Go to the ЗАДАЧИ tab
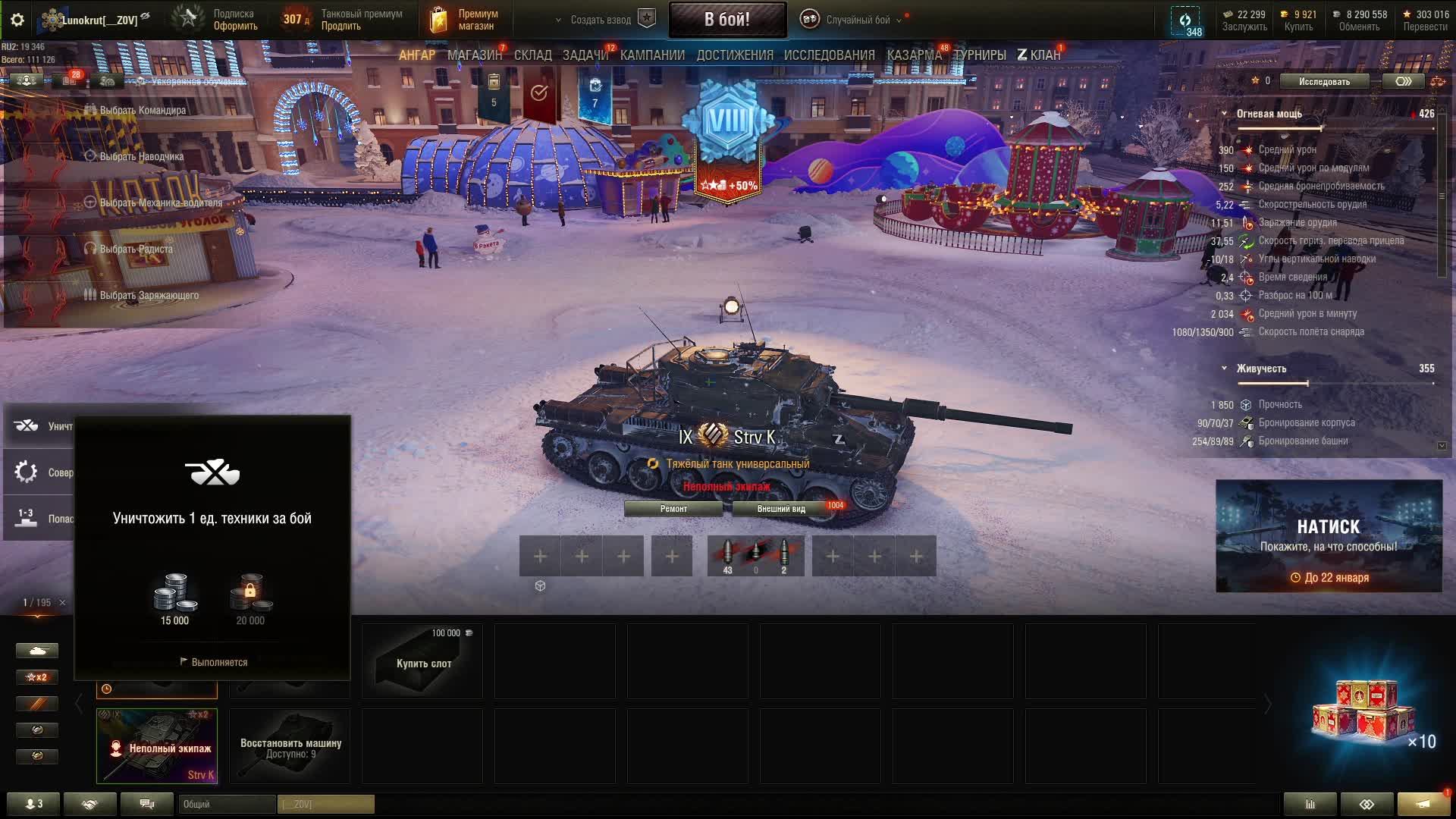This screenshot has height=819, width=1456. 585,55
